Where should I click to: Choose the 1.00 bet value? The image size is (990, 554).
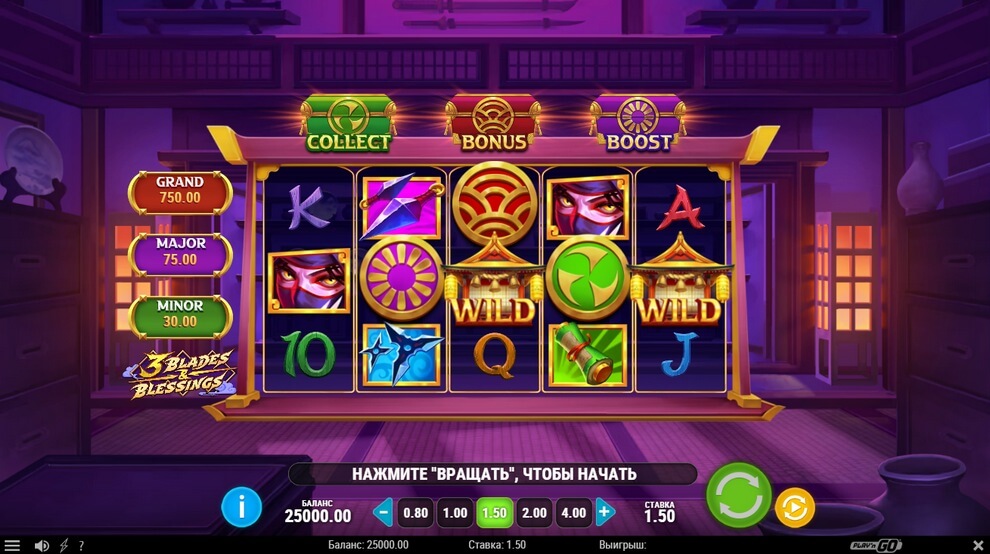[x=455, y=513]
